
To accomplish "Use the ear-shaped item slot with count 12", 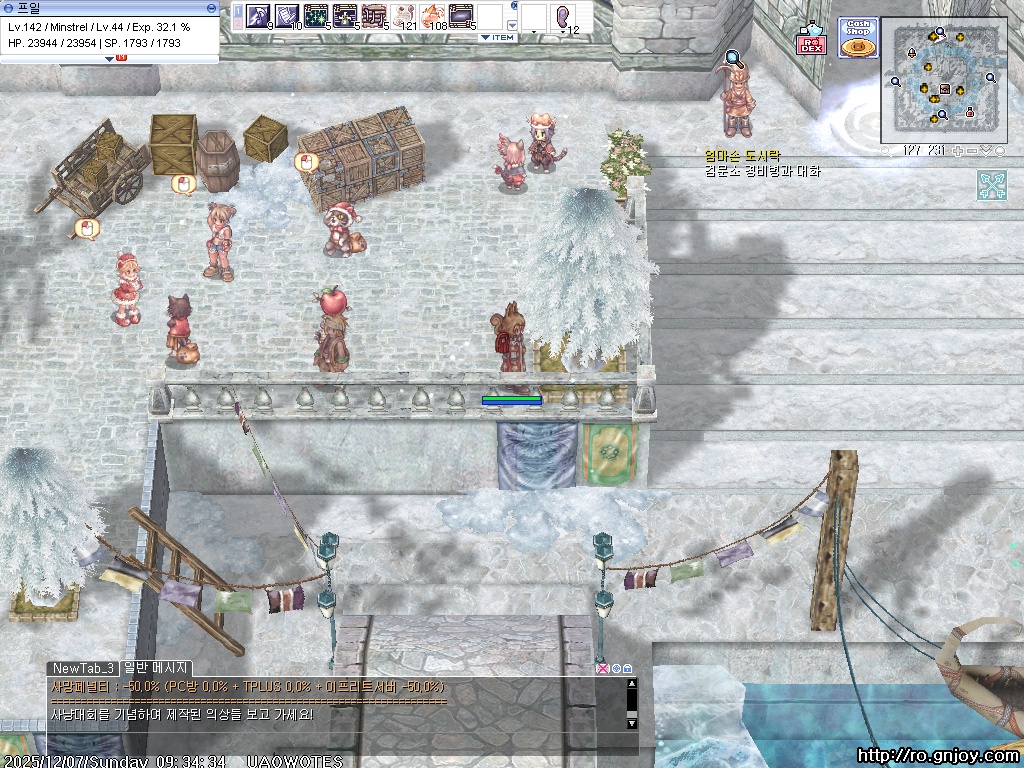I will pyautogui.click(x=564, y=16).
